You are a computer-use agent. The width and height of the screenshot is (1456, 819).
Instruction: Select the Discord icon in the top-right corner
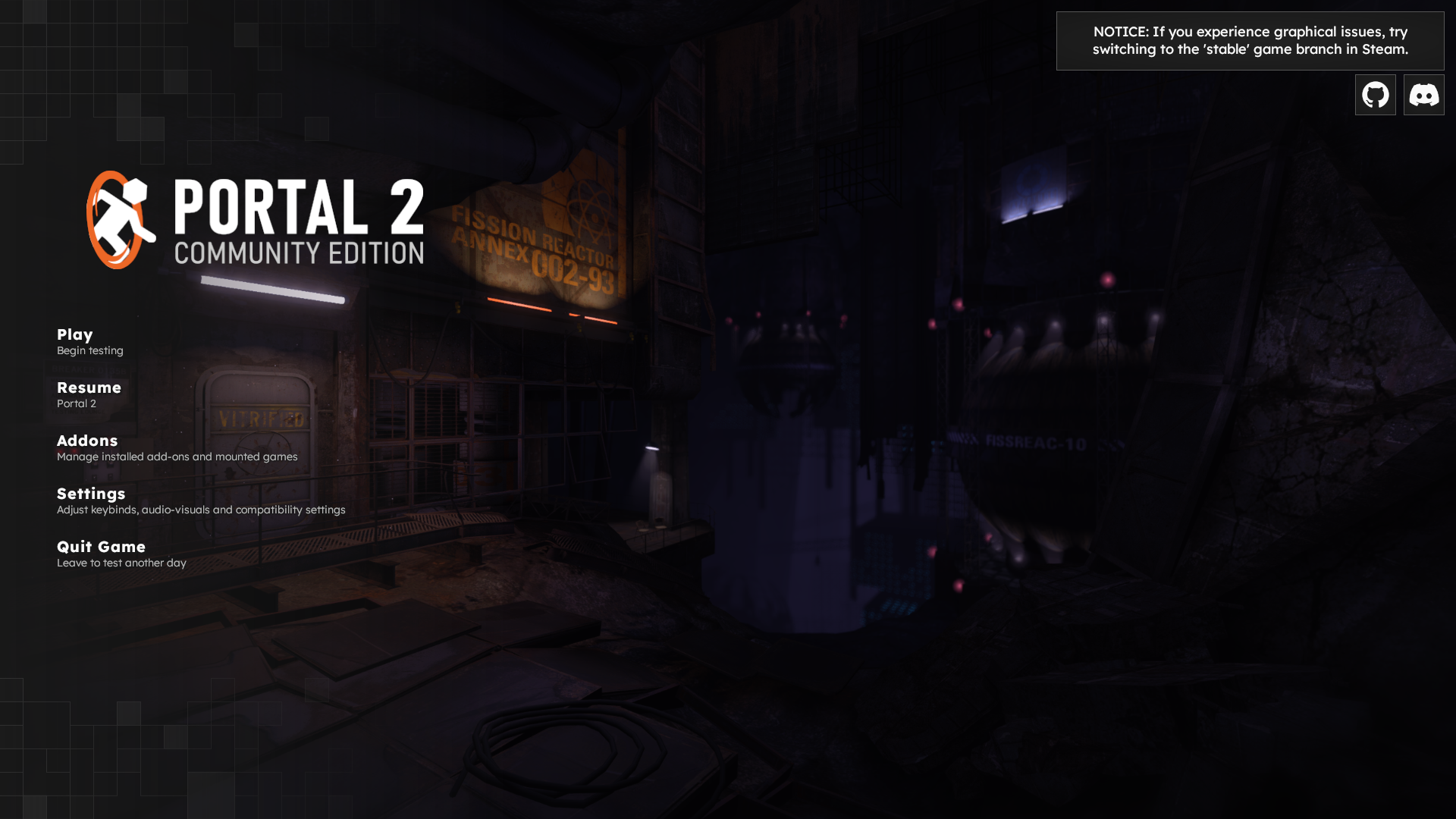(x=1423, y=94)
